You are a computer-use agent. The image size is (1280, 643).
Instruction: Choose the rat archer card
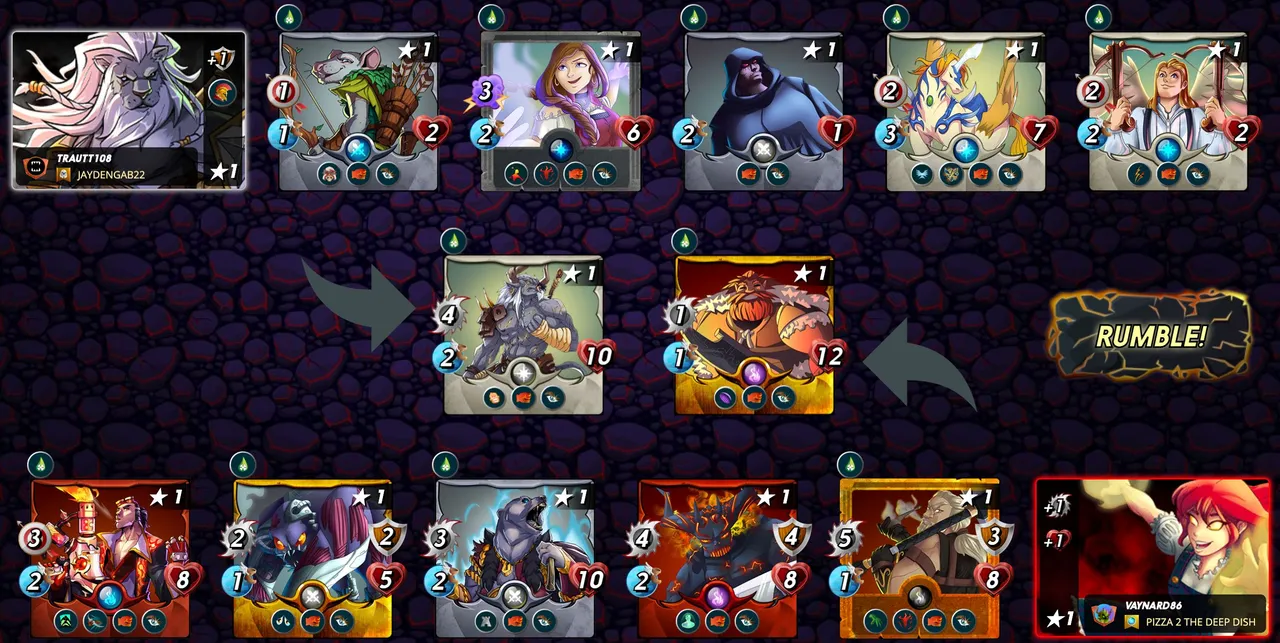pos(358,111)
